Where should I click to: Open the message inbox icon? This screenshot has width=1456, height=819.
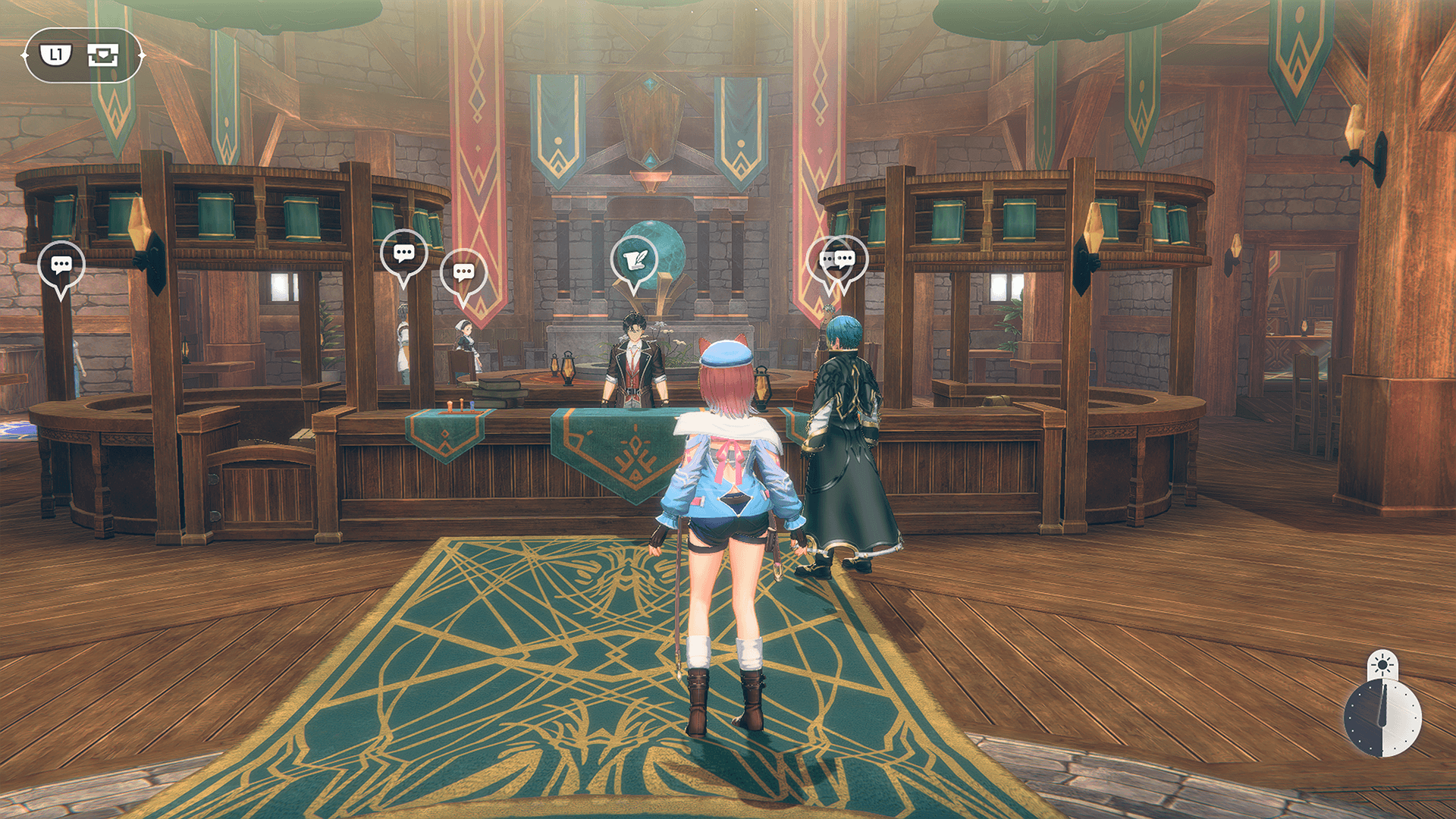tap(102, 55)
